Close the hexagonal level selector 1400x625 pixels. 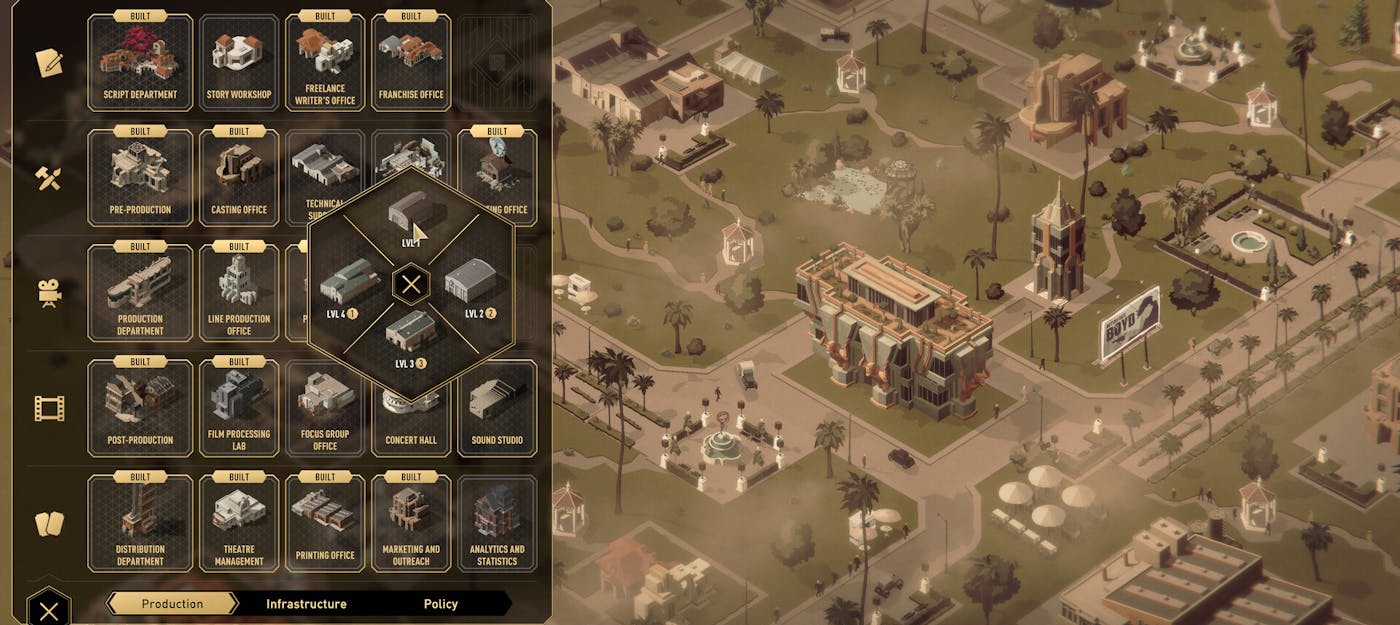(x=410, y=285)
